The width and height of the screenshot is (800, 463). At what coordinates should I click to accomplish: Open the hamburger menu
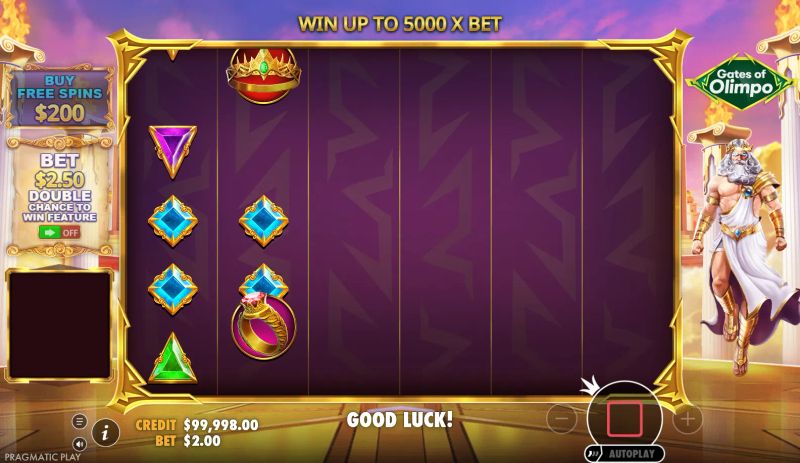(x=80, y=421)
